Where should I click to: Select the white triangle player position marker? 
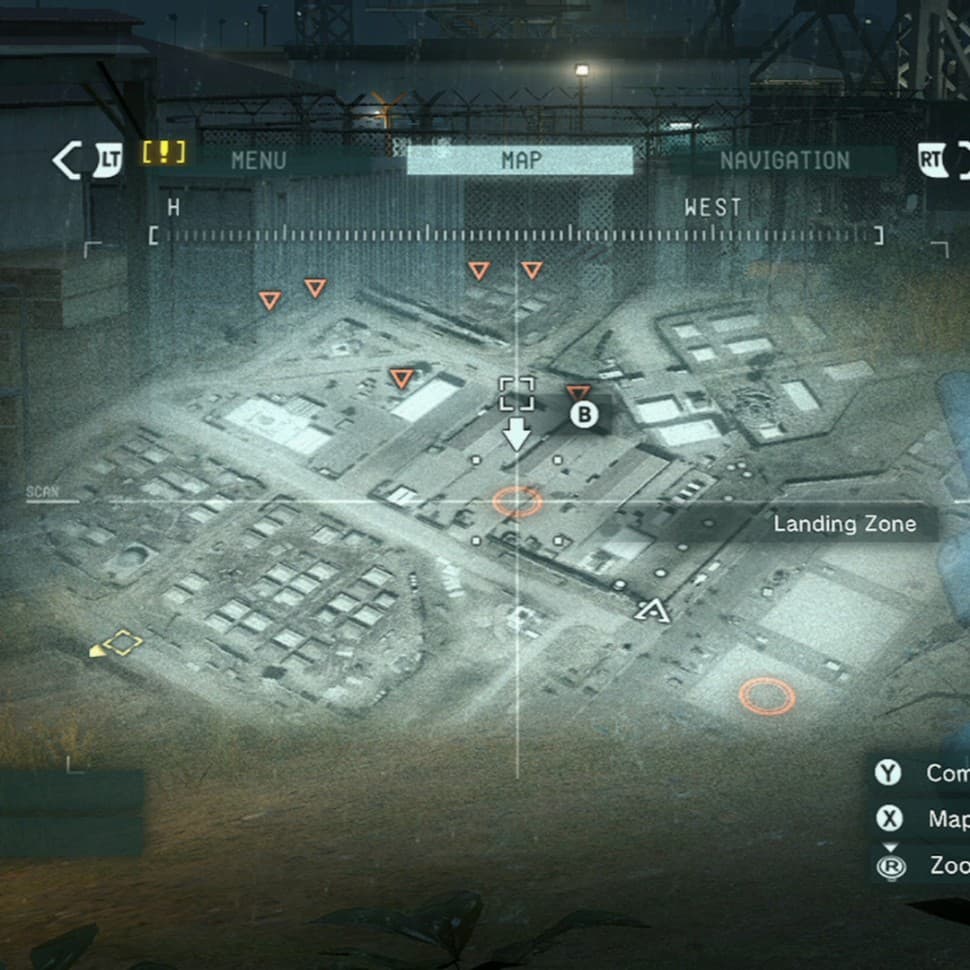pyautogui.click(x=652, y=608)
